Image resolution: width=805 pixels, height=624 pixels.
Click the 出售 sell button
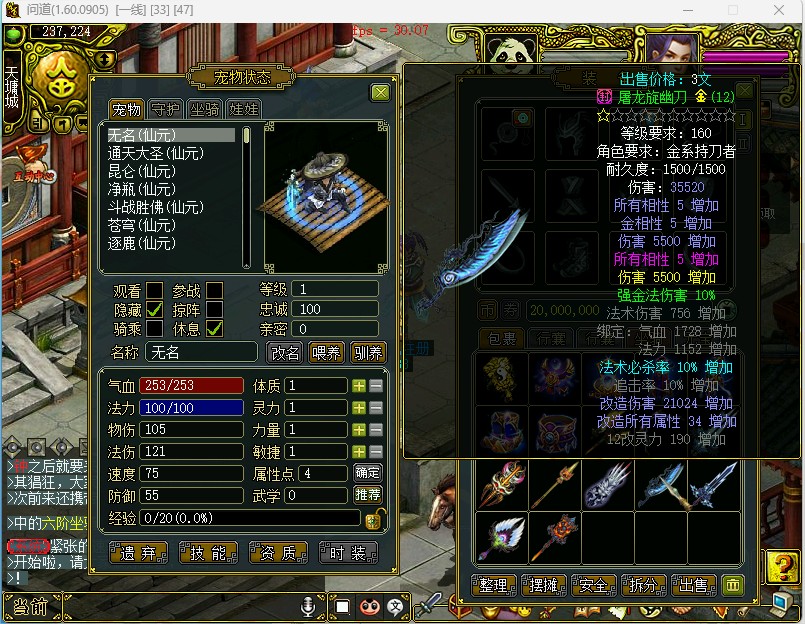(x=693, y=585)
